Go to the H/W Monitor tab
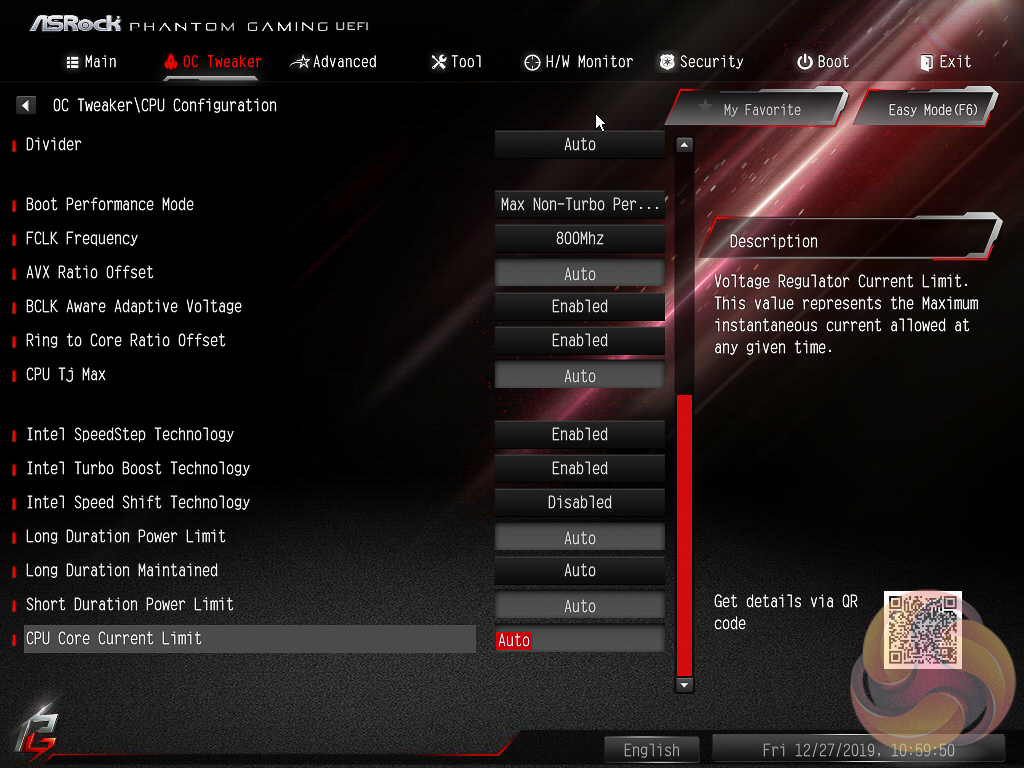1024x768 pixels. point(578,62)
